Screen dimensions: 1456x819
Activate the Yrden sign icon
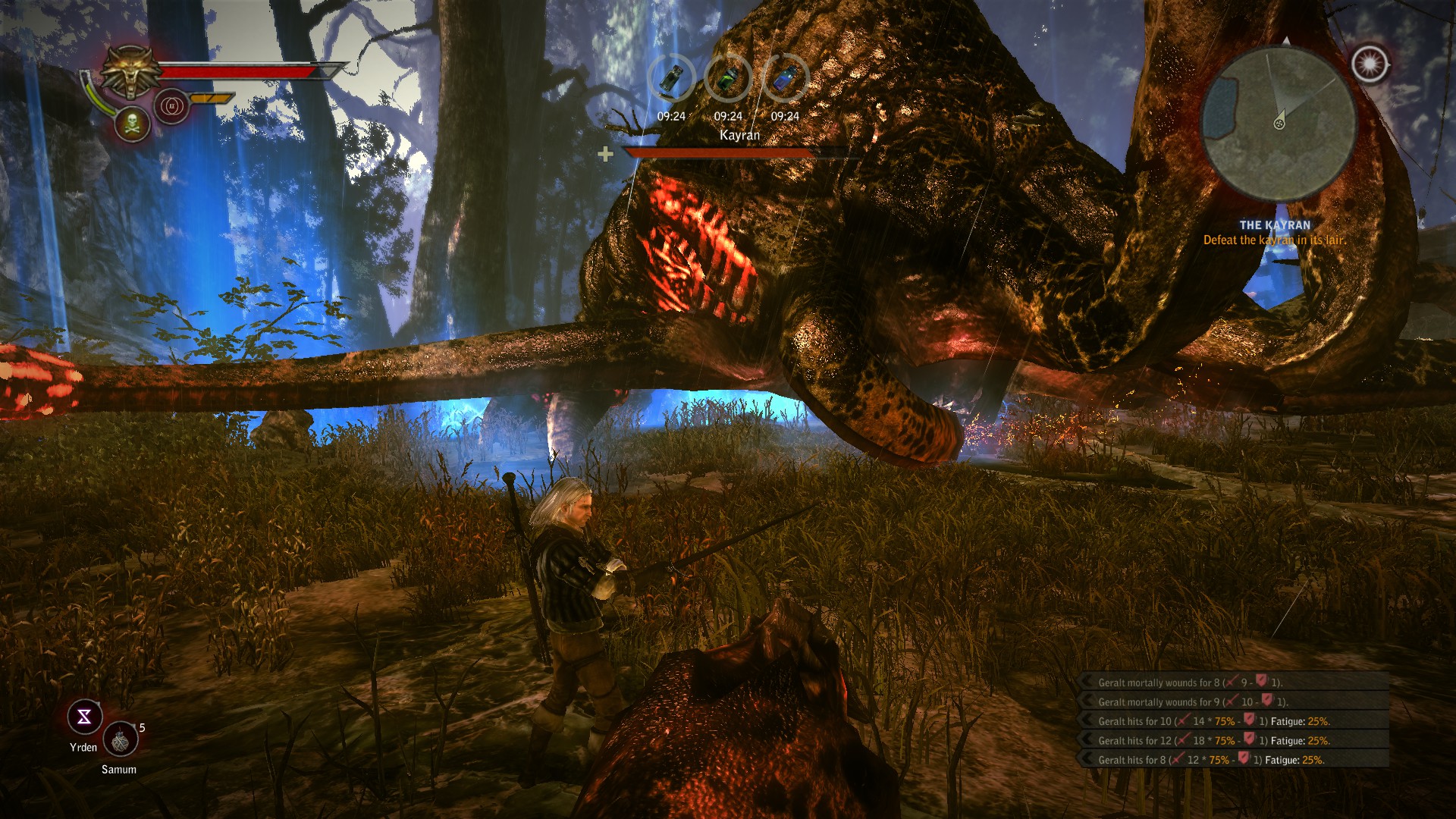pyautogui.click(x=84, y=717)
